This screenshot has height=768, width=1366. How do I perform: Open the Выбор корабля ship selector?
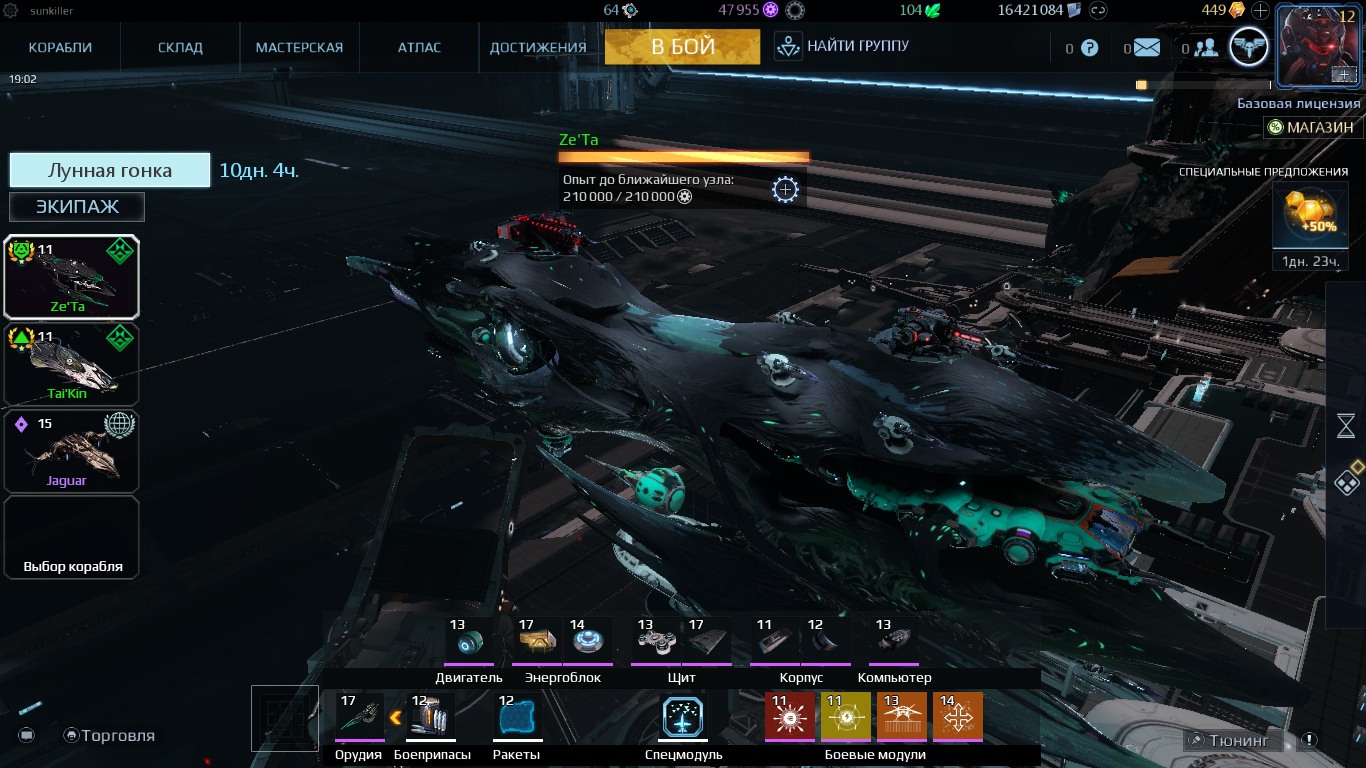(71, 537)
